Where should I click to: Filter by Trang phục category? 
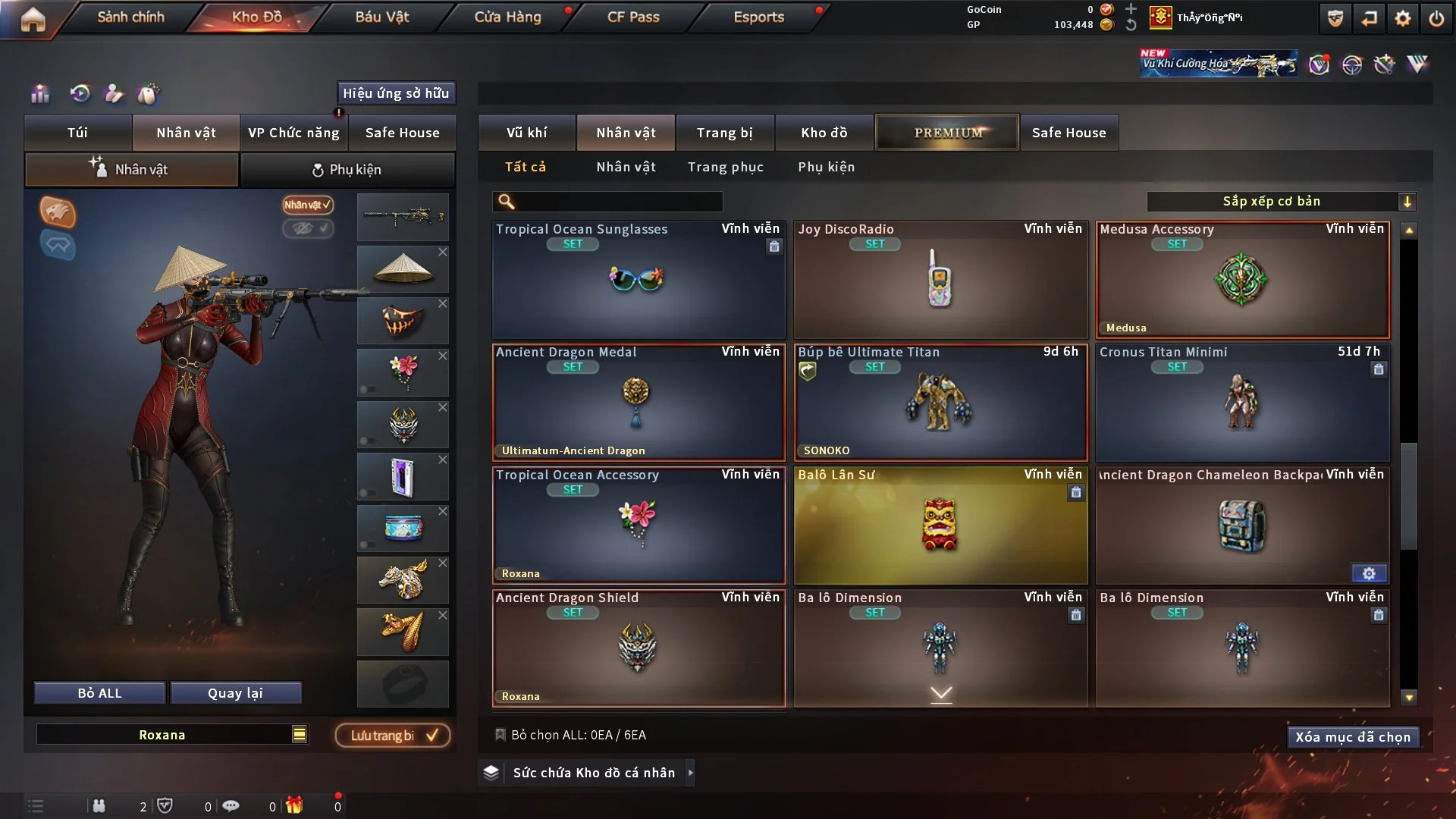tap(725, 167)
